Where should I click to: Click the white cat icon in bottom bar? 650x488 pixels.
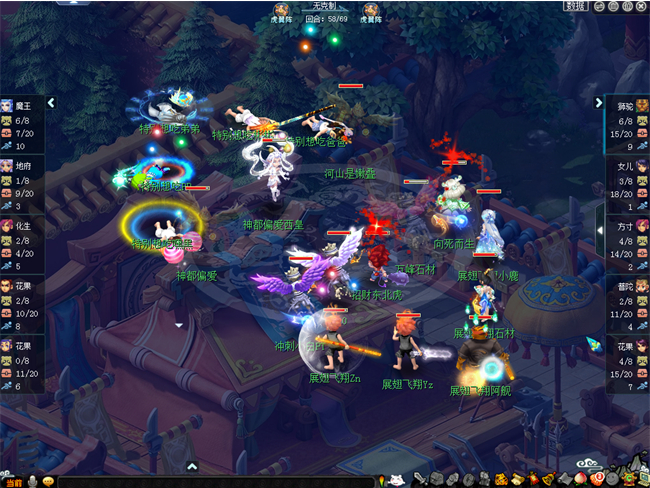click(396, 480)
